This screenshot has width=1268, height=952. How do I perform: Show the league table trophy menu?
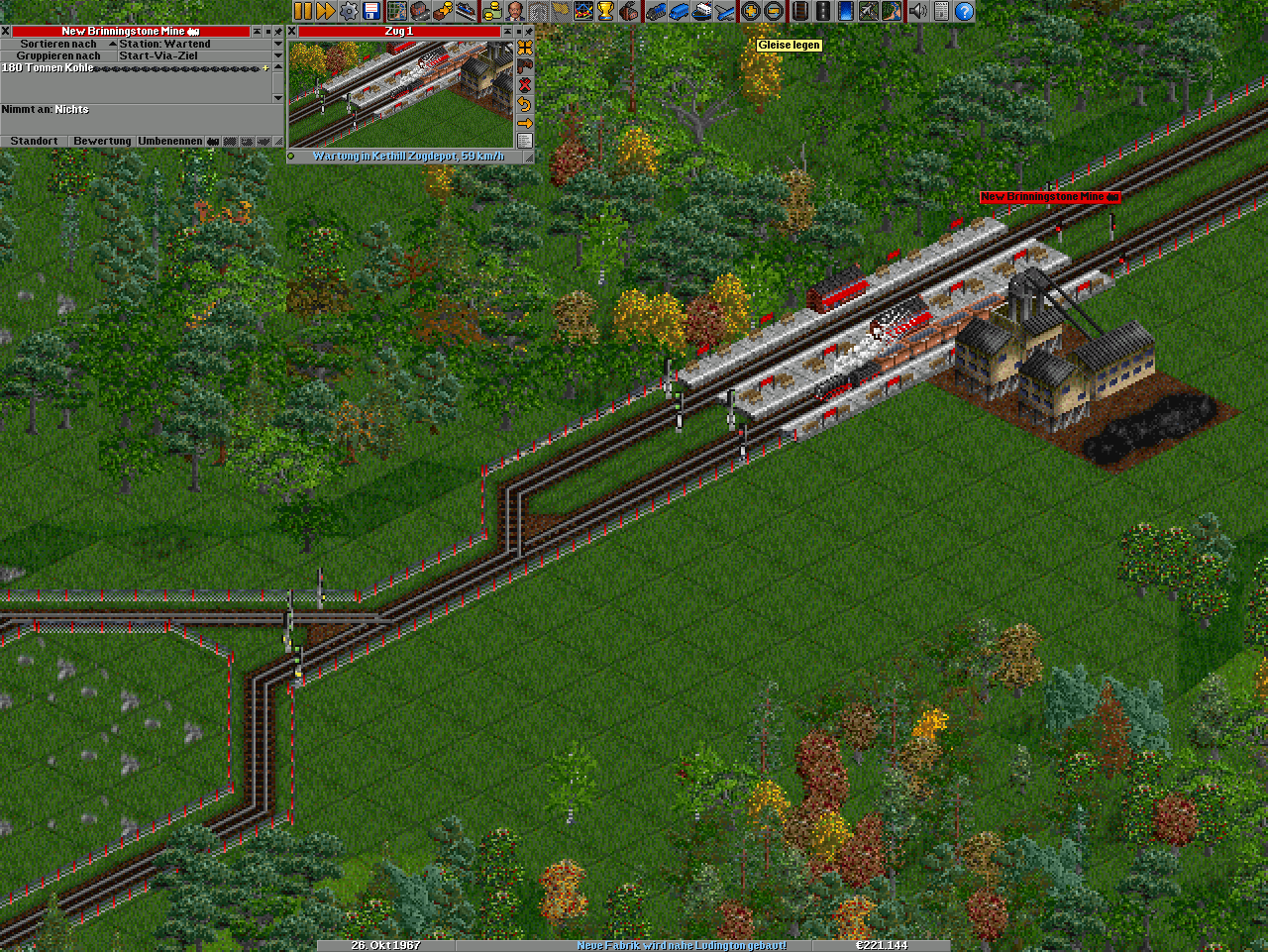[605, 11]
